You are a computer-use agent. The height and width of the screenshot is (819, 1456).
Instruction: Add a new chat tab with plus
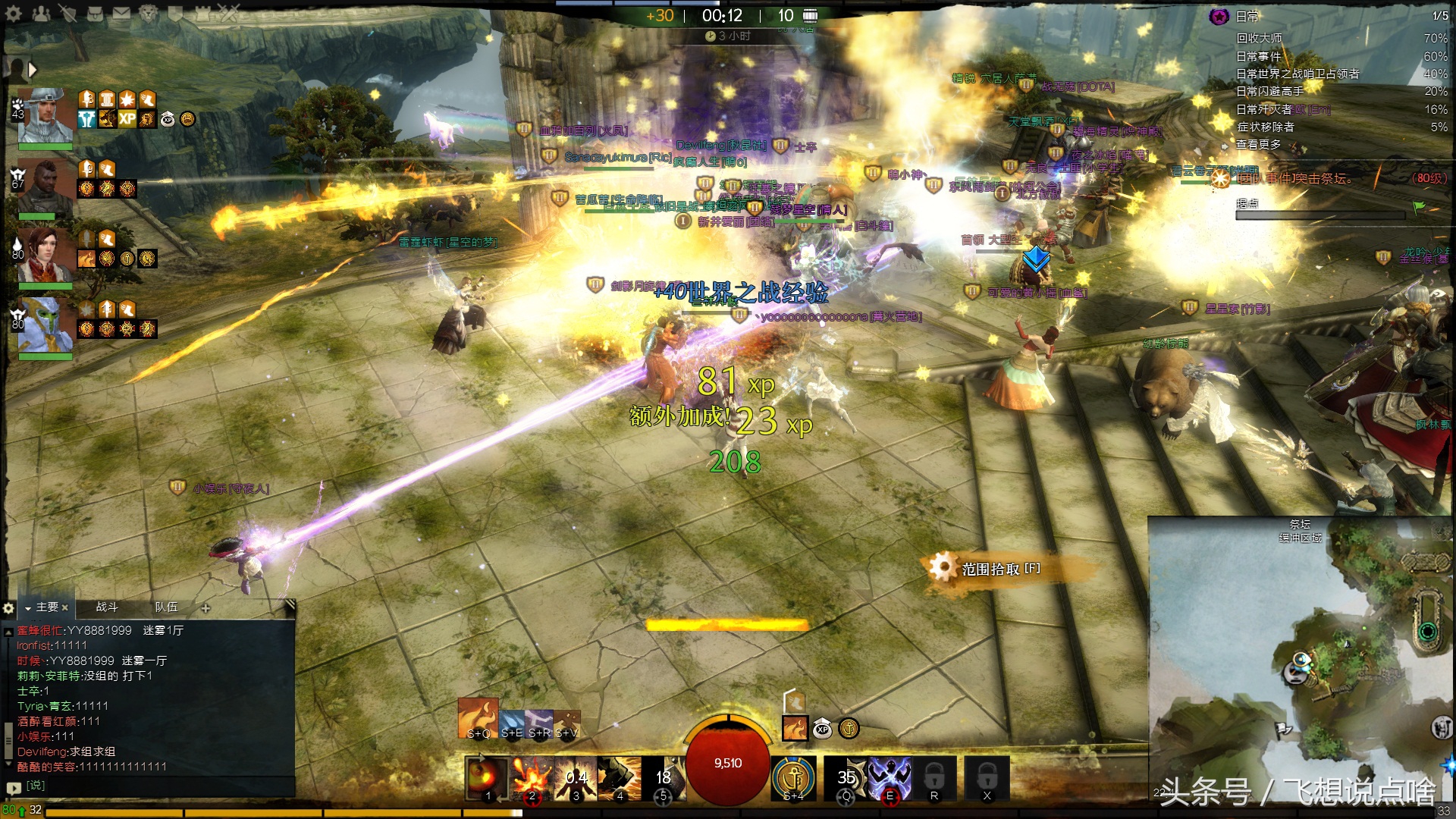[206, 607]
